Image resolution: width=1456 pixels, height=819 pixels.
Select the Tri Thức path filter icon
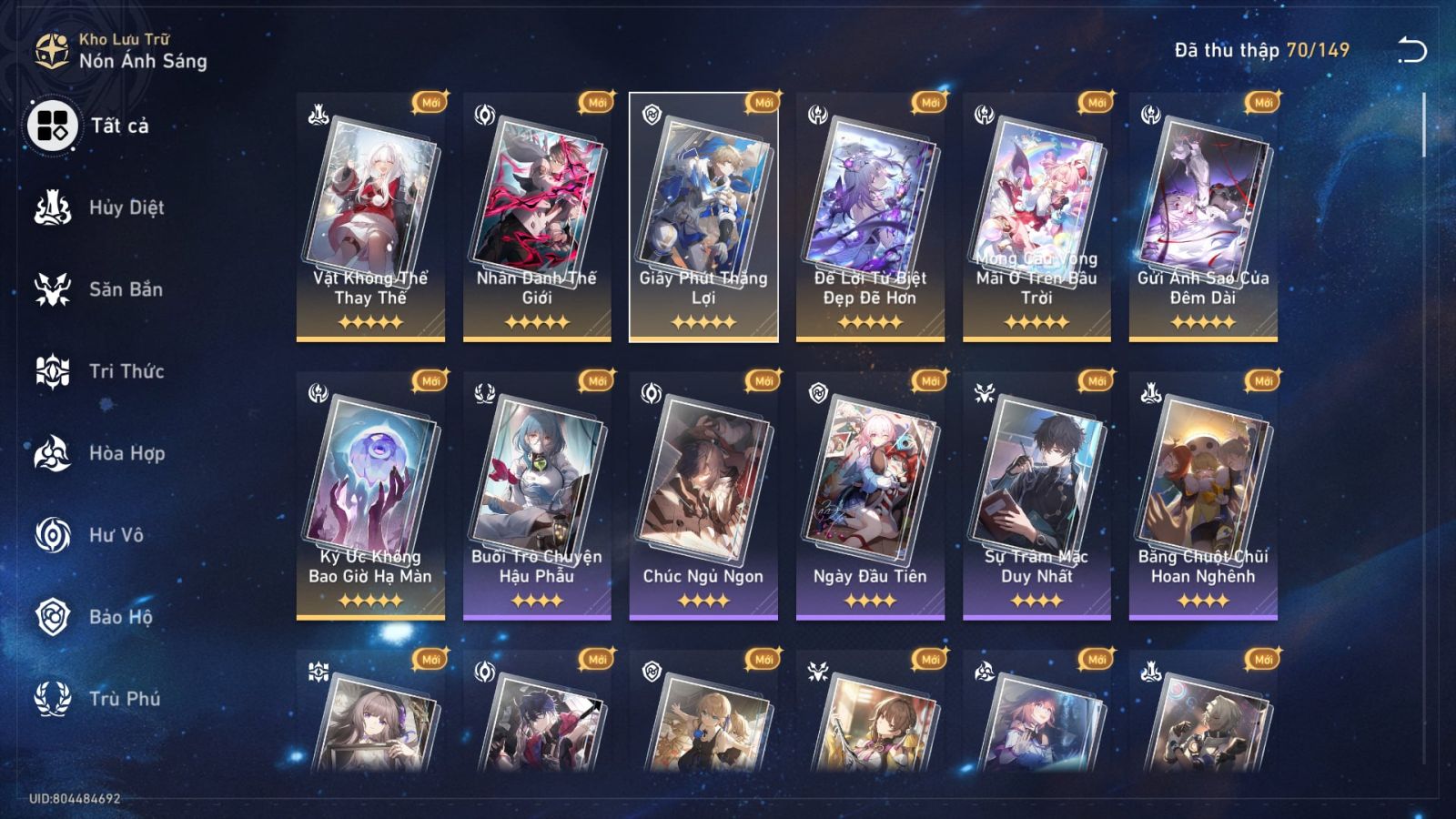pos(55,371)
